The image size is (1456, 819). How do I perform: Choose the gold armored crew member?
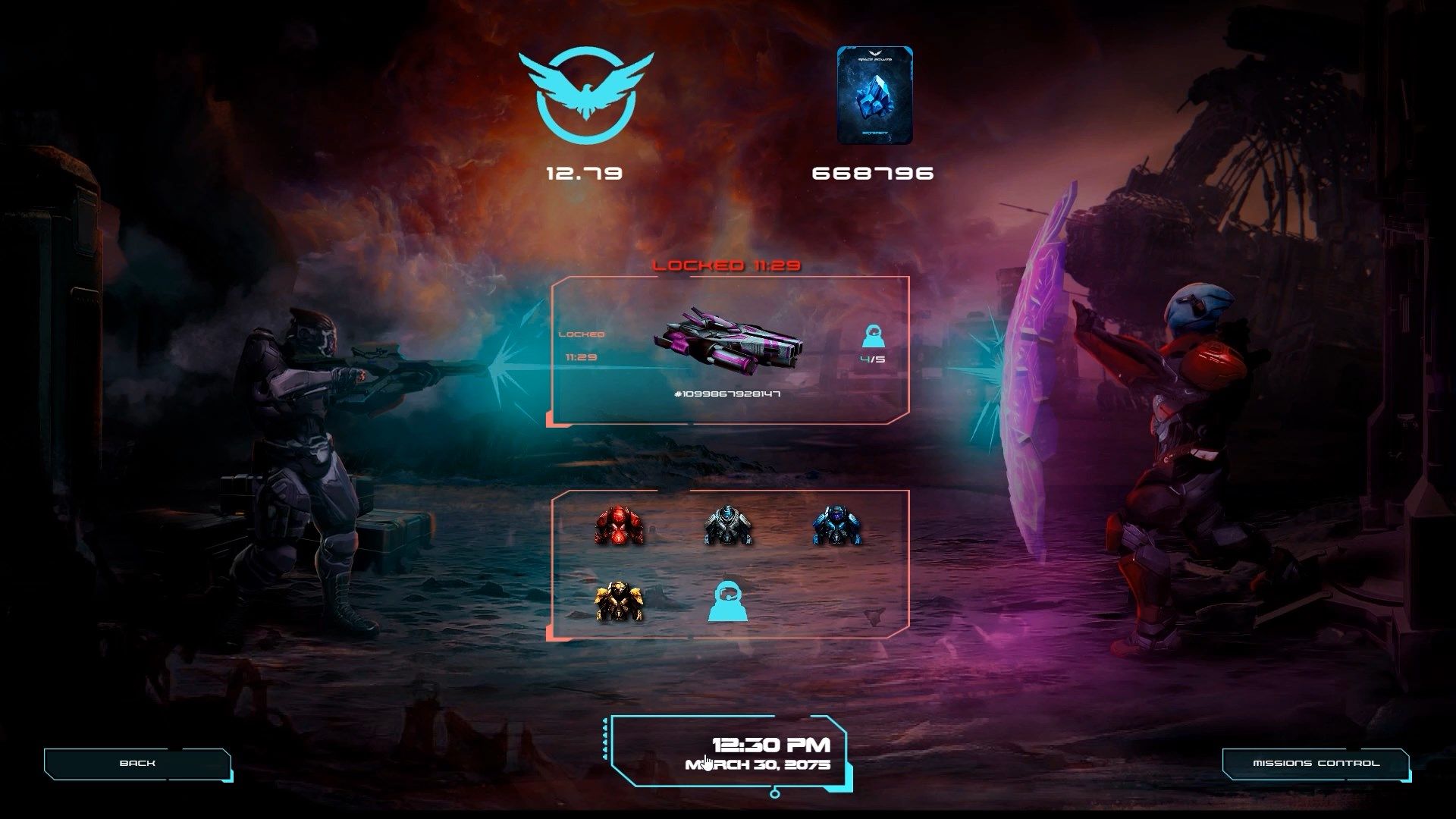pos(619,602)
